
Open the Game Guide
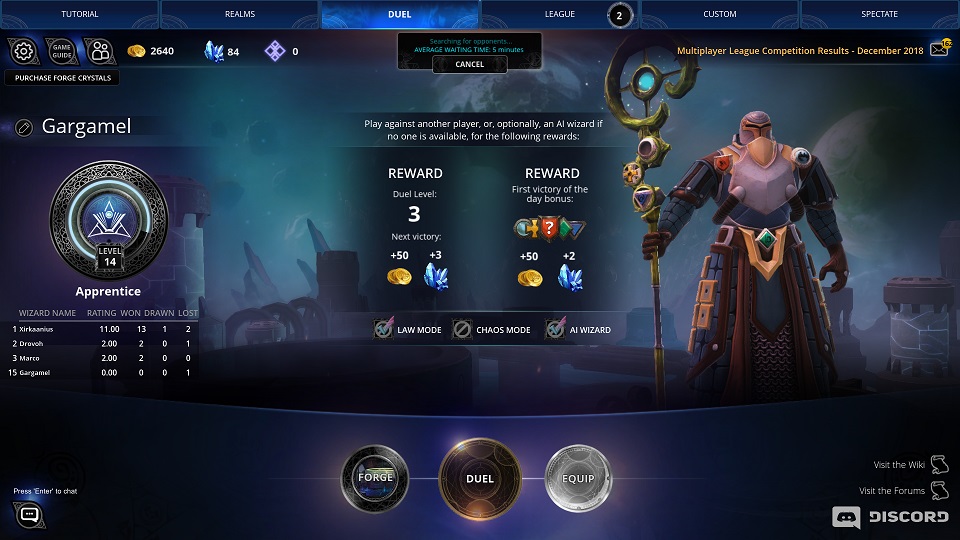pyautogui.click(x=61, y=51)
